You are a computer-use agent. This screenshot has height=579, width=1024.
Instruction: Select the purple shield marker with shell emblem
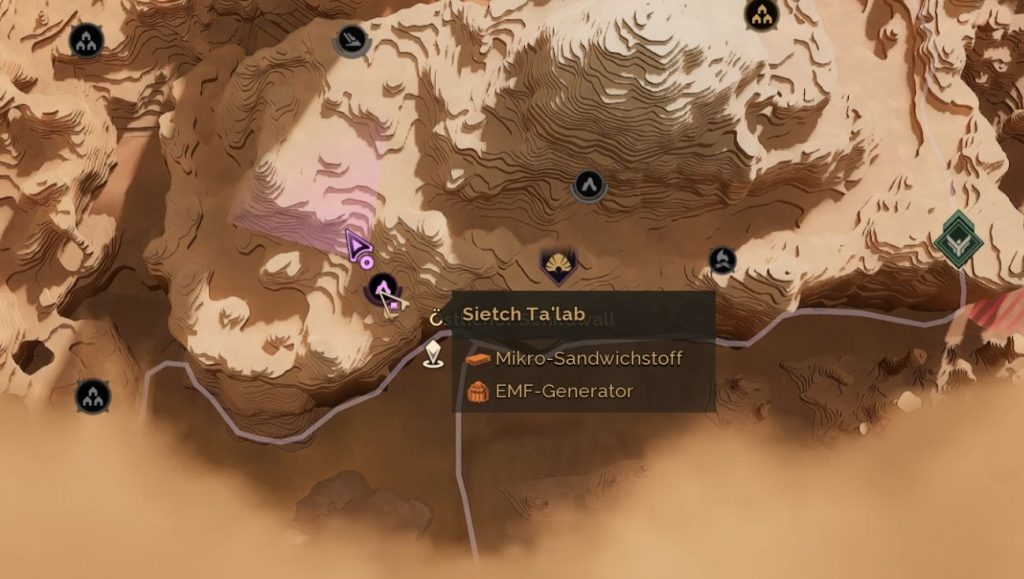(557, 265)
